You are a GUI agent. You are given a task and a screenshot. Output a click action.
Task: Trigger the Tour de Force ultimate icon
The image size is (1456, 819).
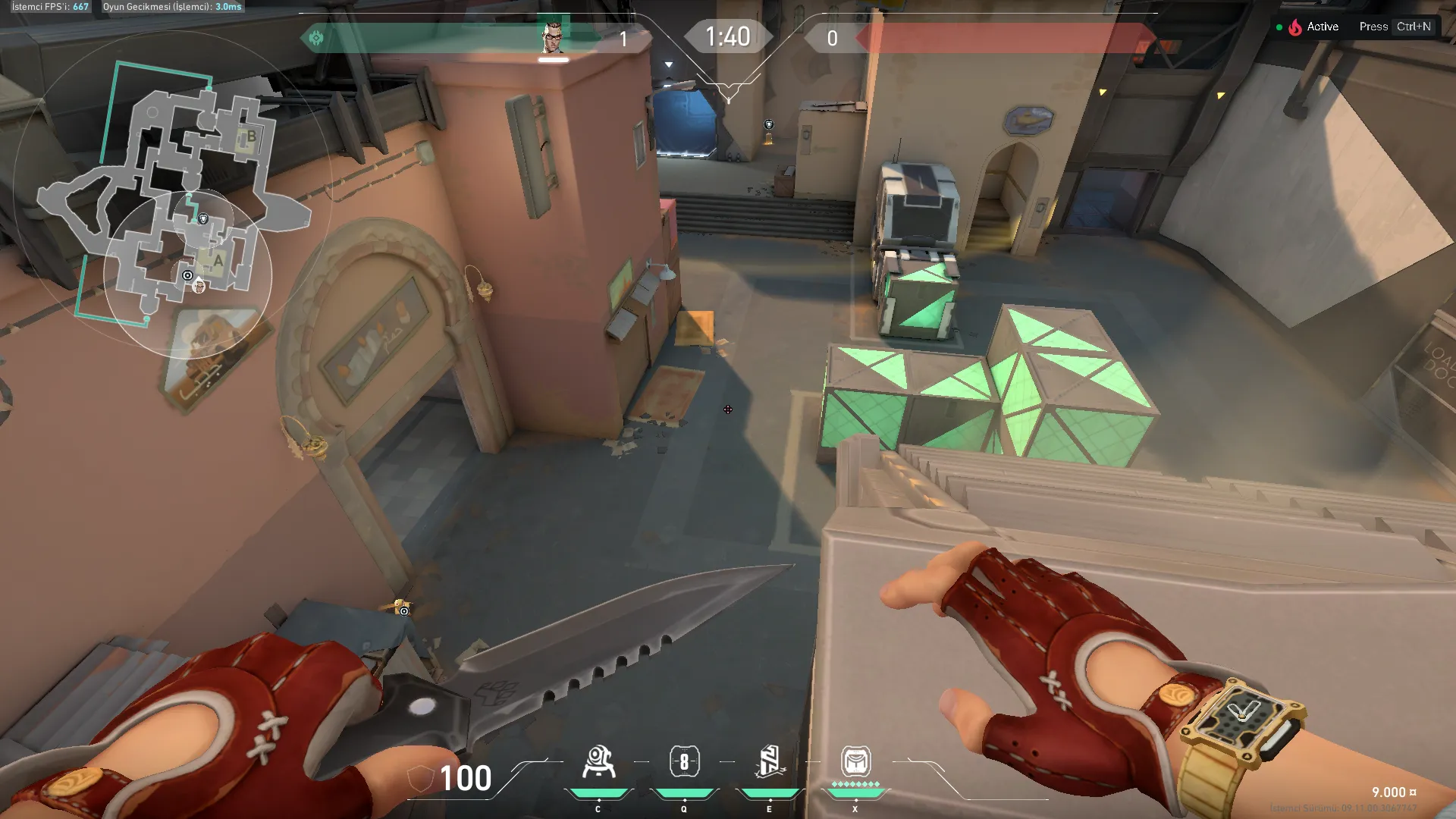tap(855, 761)
